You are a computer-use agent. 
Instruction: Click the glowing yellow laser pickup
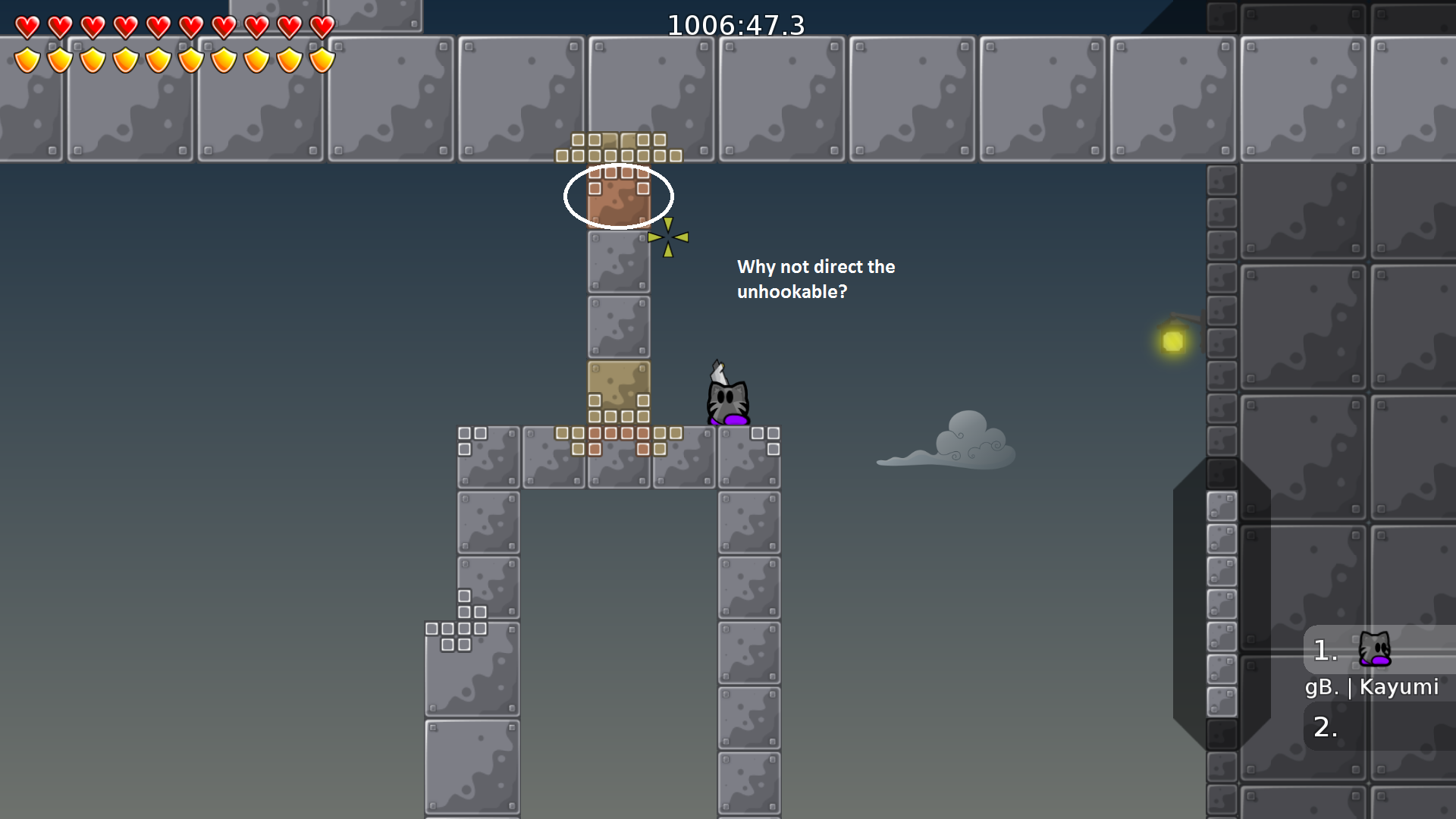[x=1172, y=340]
